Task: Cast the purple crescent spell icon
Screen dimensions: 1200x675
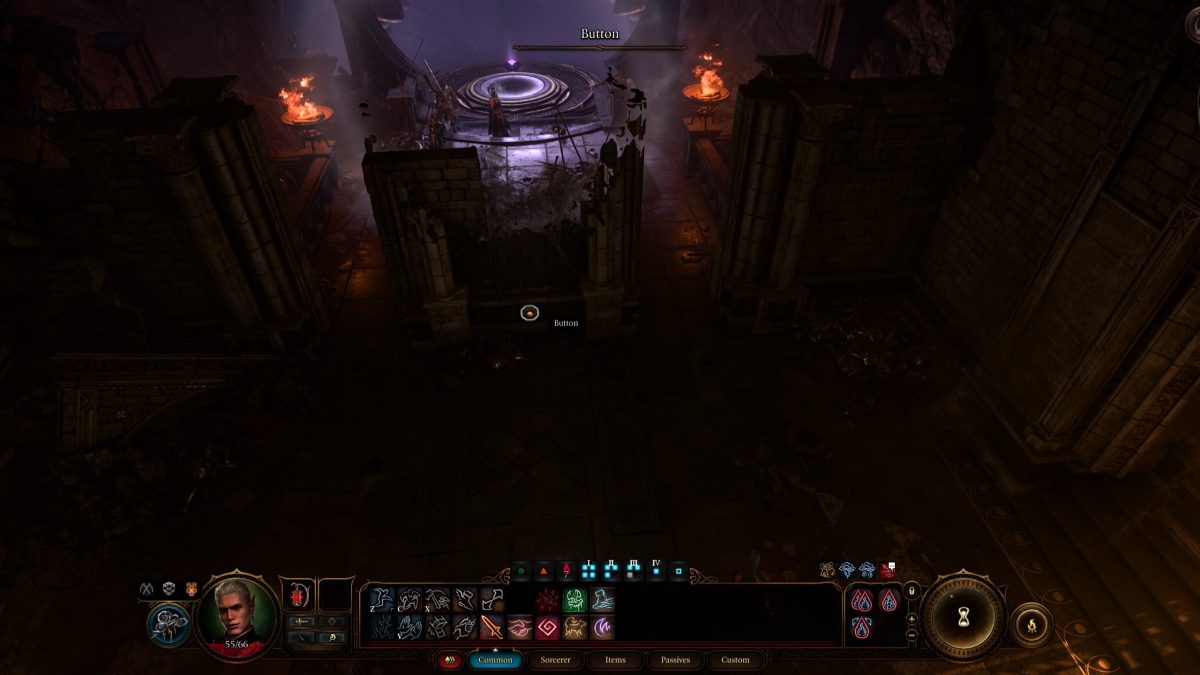Action: 603,628
